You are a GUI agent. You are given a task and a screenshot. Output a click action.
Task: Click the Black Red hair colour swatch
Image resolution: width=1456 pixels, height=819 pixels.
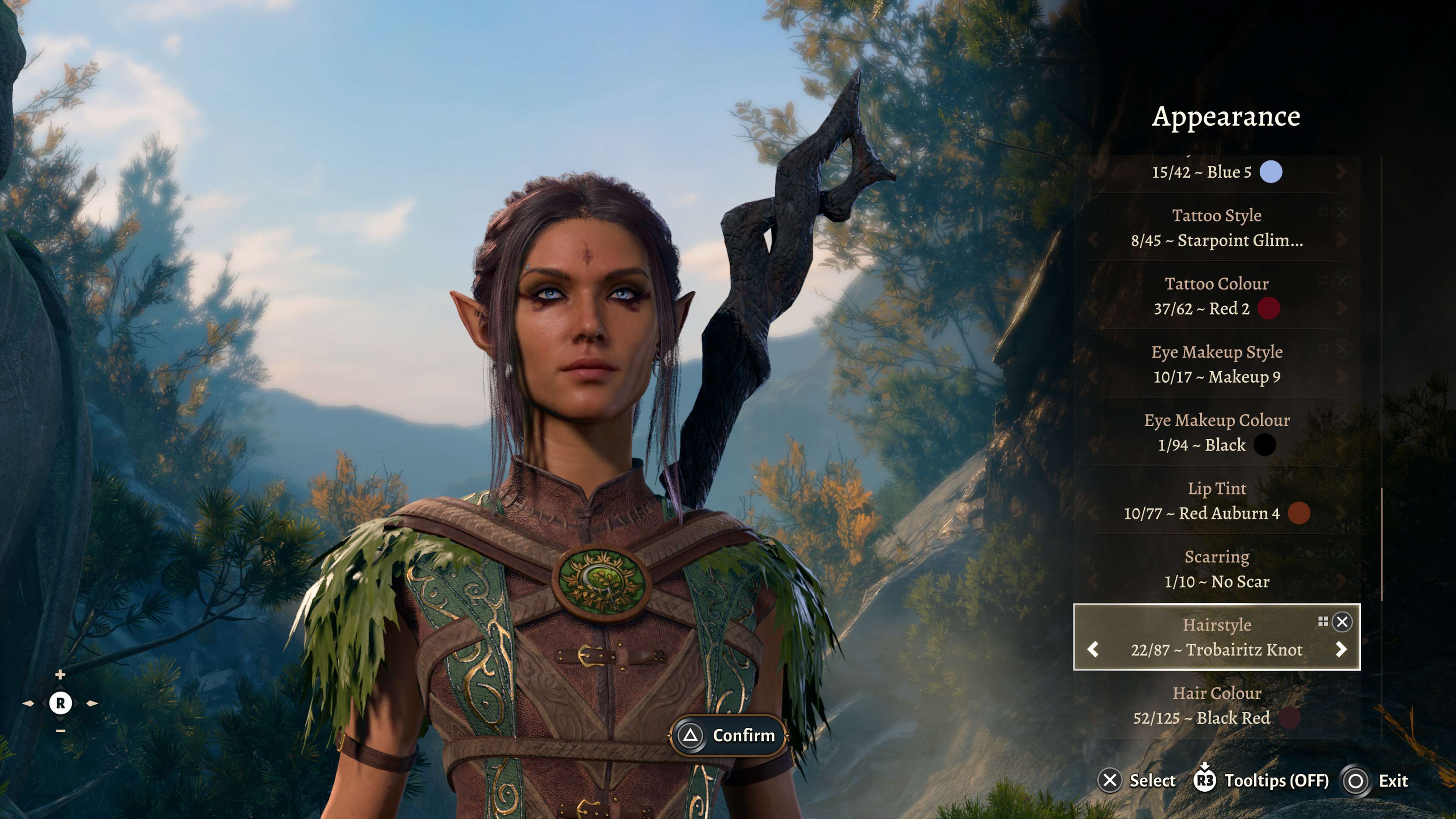point(1289,718)
